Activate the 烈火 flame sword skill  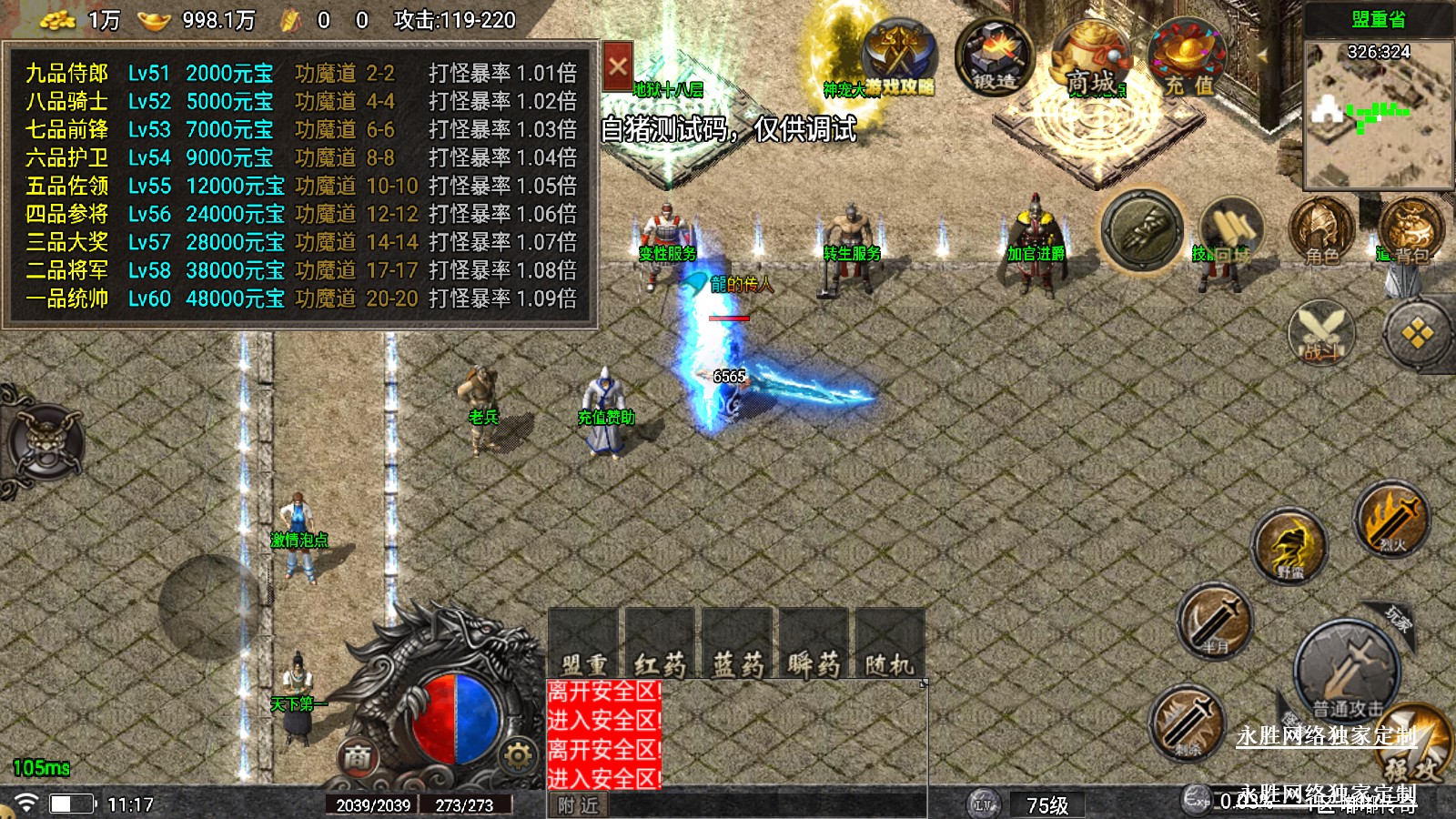[x=1391, y=520]
